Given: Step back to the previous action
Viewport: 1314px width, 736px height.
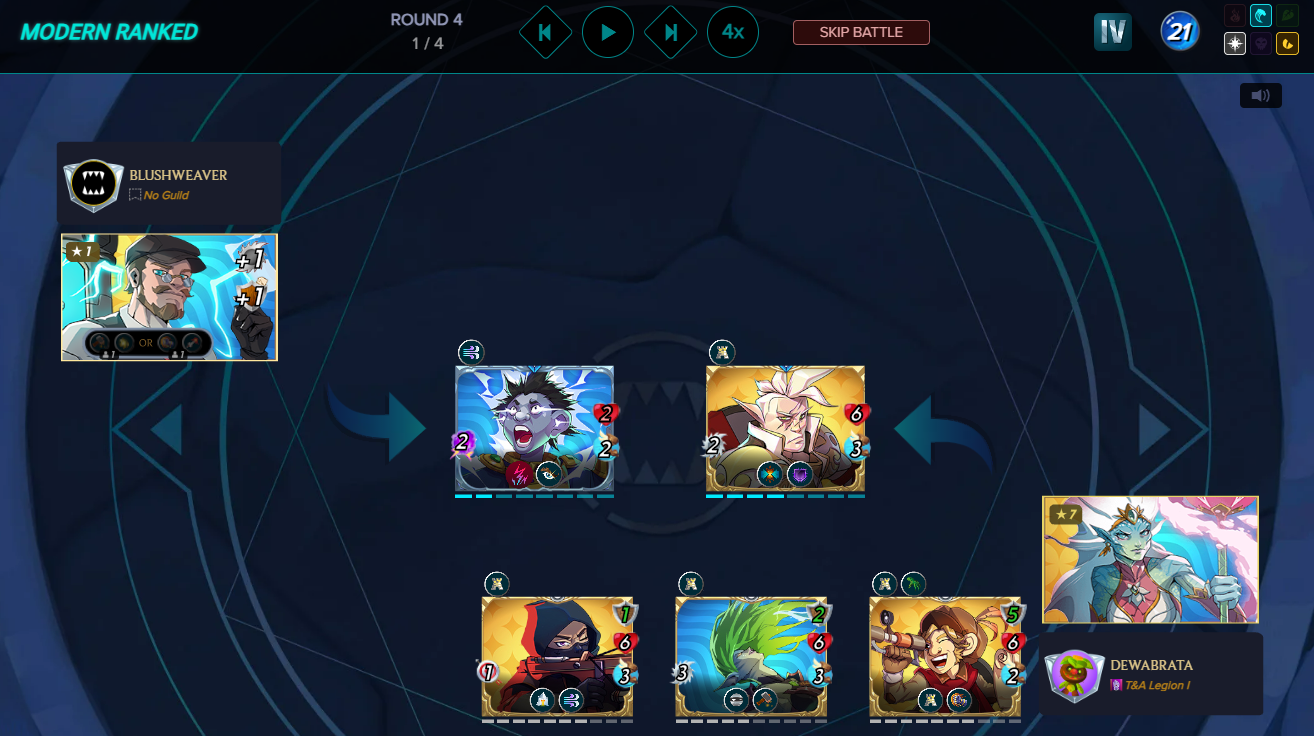Looking at the screenshot, I should 545,32.
